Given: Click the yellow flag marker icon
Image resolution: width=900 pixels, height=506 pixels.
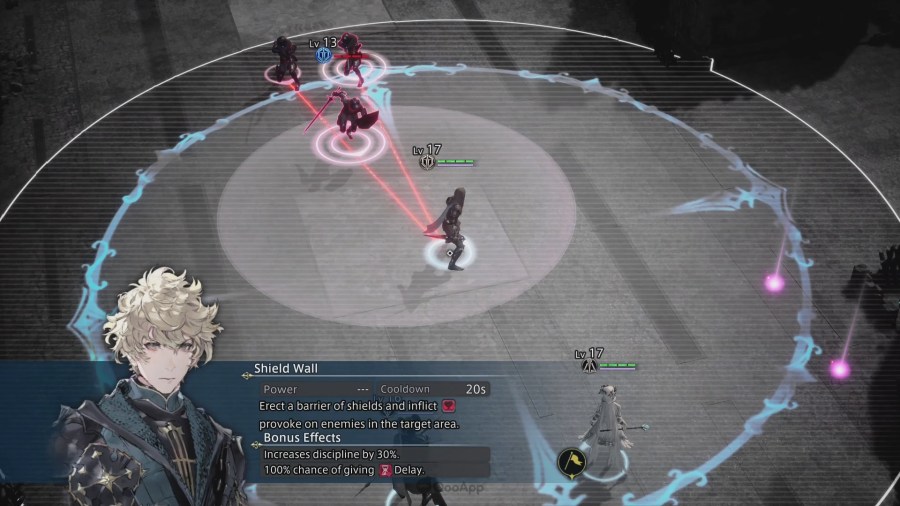Looking at the screenshot, I should [572, 462].
